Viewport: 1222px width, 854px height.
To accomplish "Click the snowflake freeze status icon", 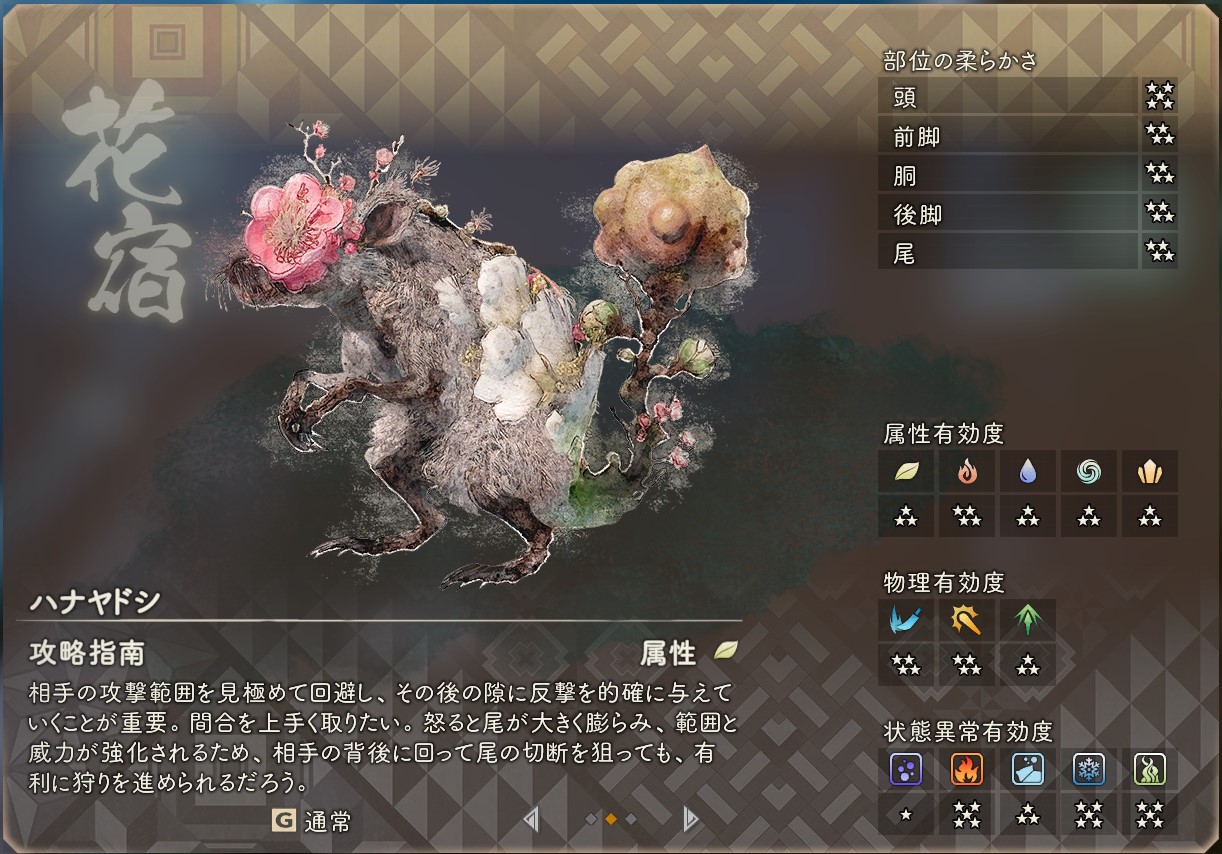I will click(x=1089, y=769).
